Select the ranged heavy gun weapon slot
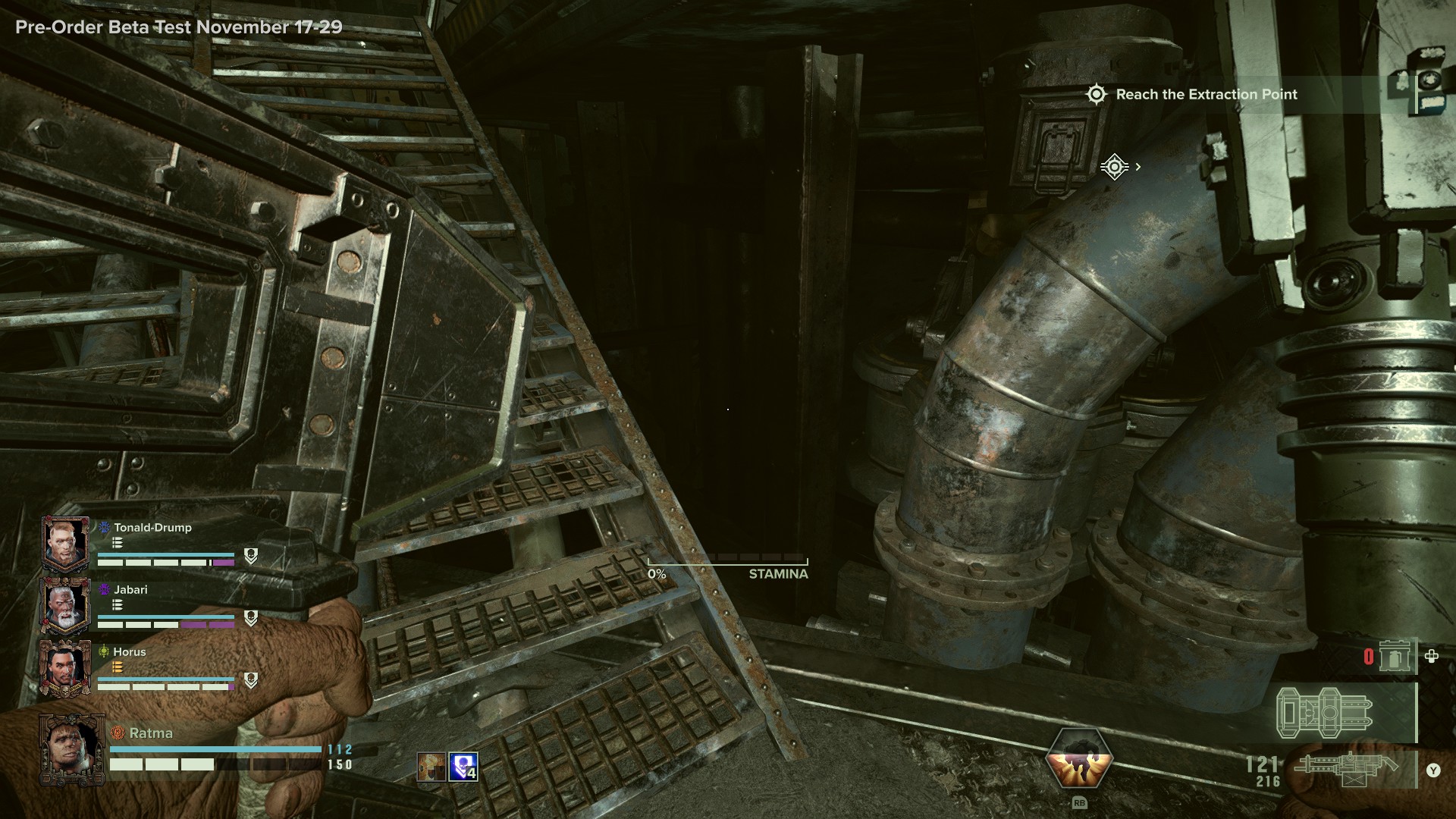The image size is (1456, 819). [x=1347, y=770]
